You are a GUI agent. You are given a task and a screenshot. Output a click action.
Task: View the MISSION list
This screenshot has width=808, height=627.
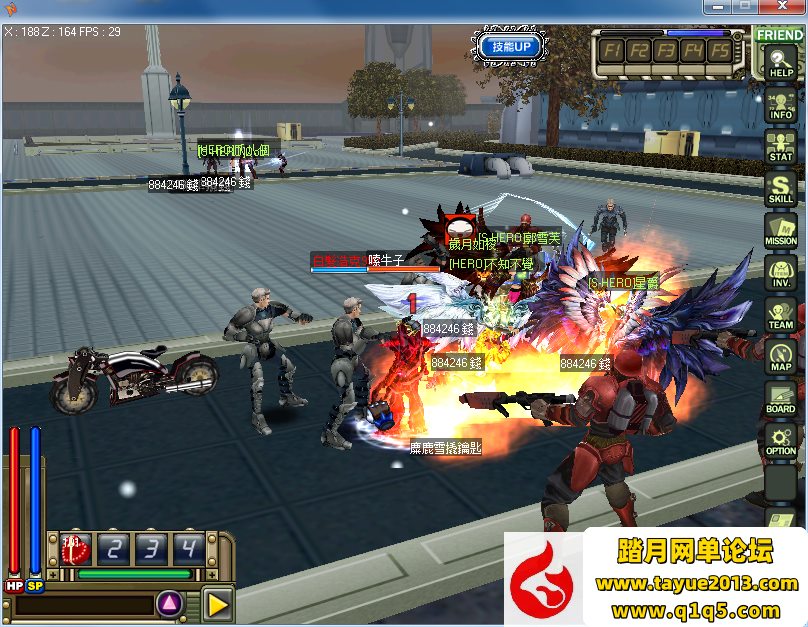coord(780,232)
